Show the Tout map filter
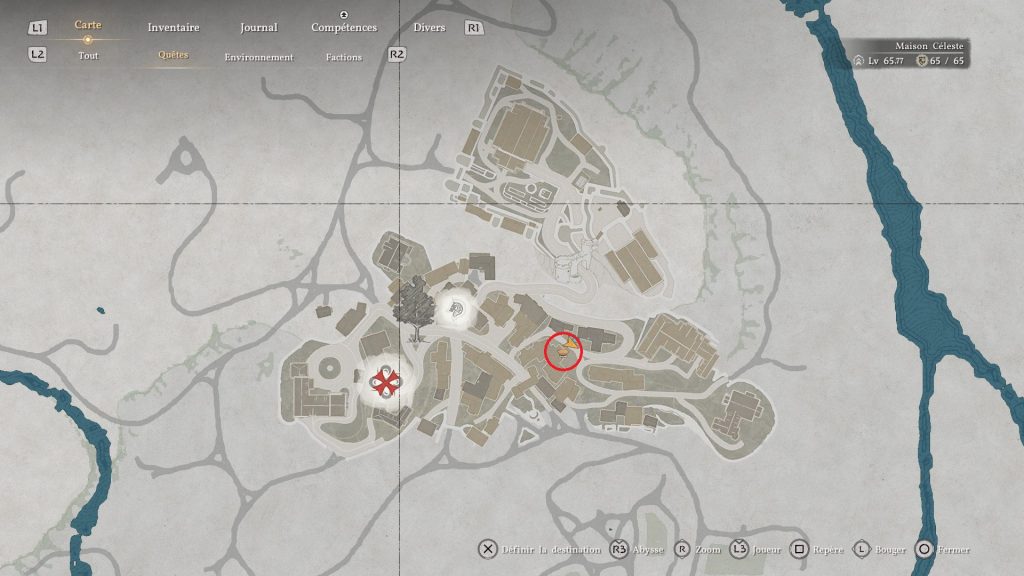The width and height of the screenshot is (1024, 576). tap(88, 57)
